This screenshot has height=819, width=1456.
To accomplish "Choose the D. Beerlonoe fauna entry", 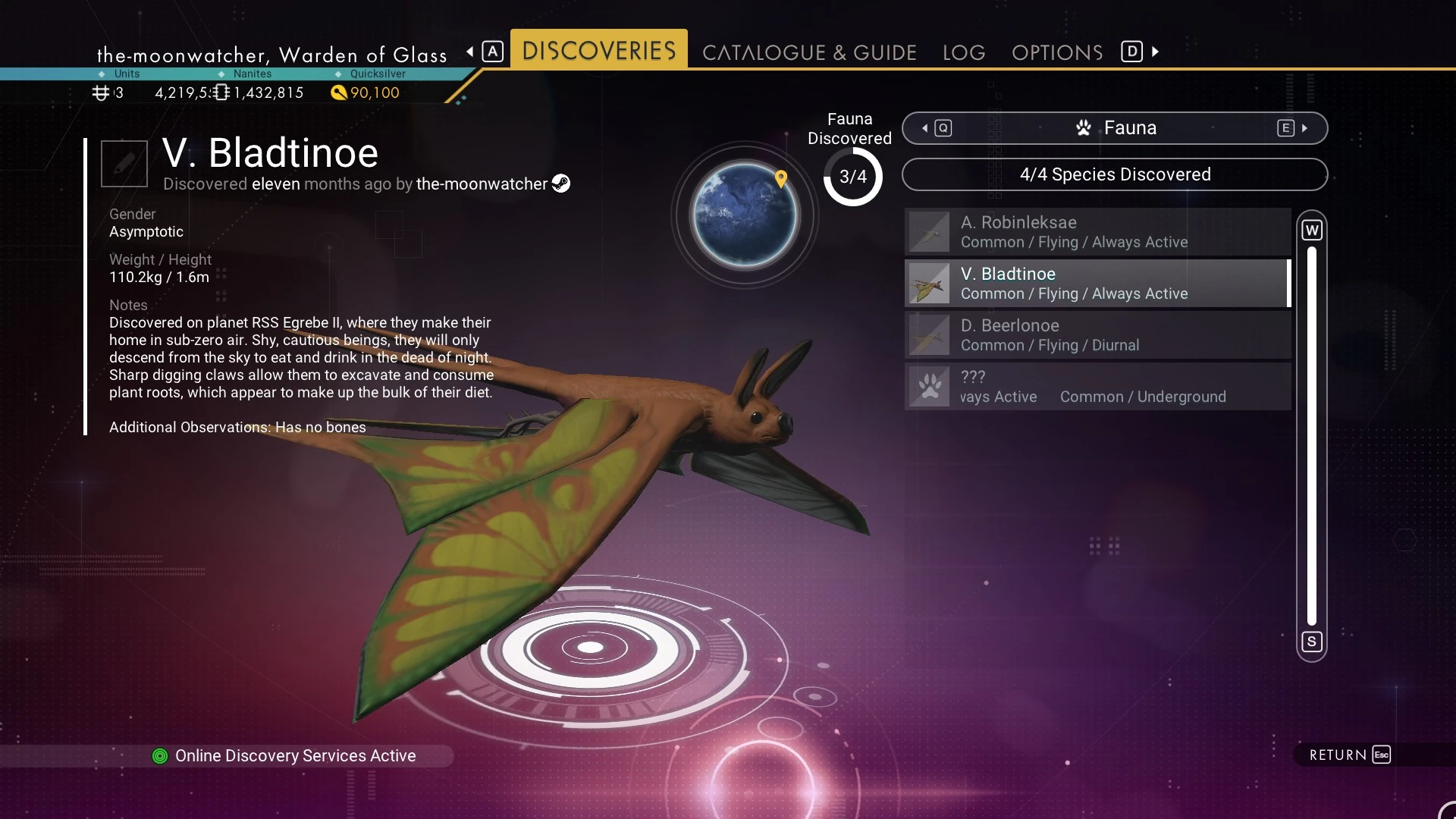I will click(1097, 335).
